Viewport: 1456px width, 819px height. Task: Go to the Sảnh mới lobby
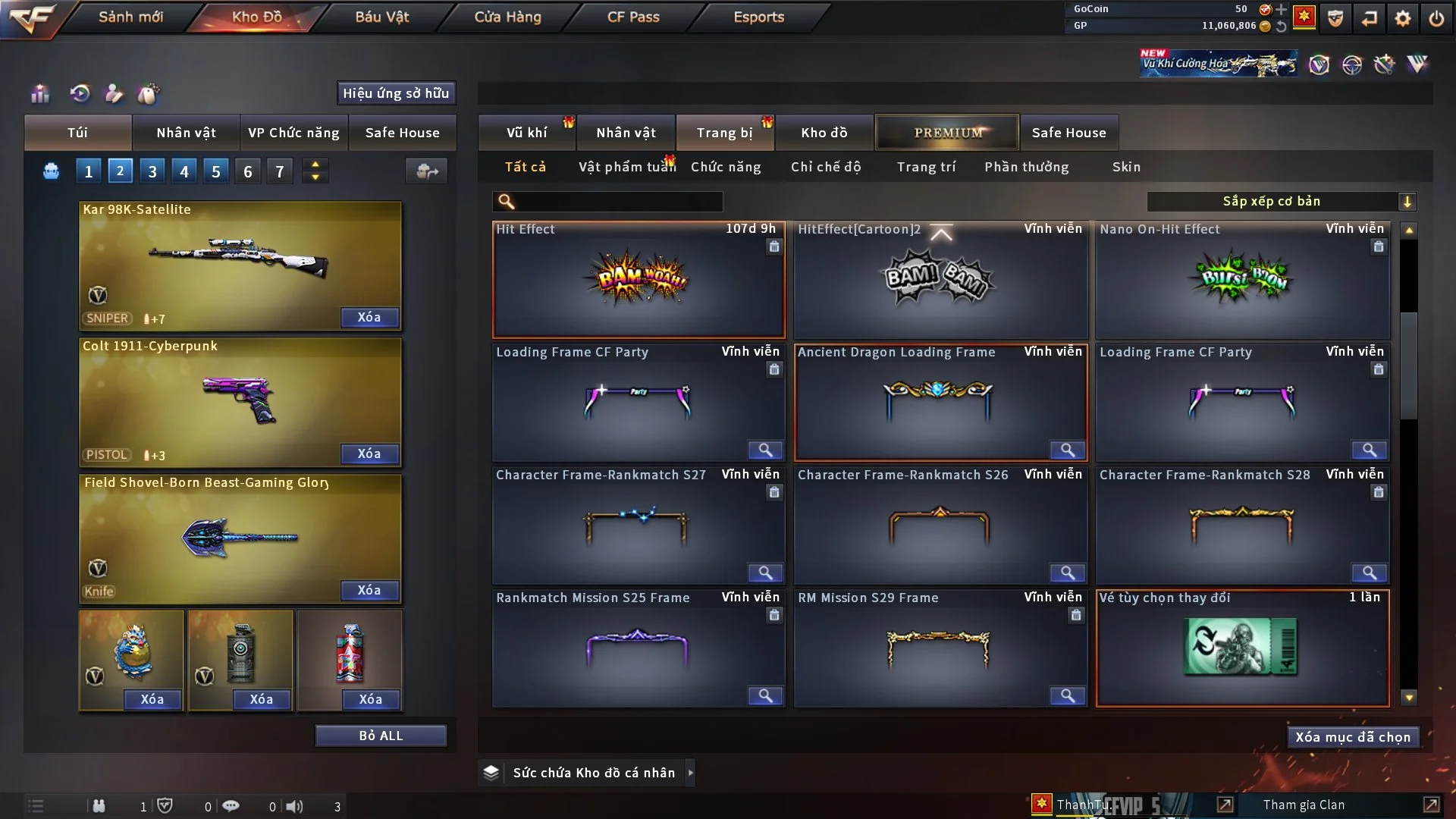pos(130,17)
